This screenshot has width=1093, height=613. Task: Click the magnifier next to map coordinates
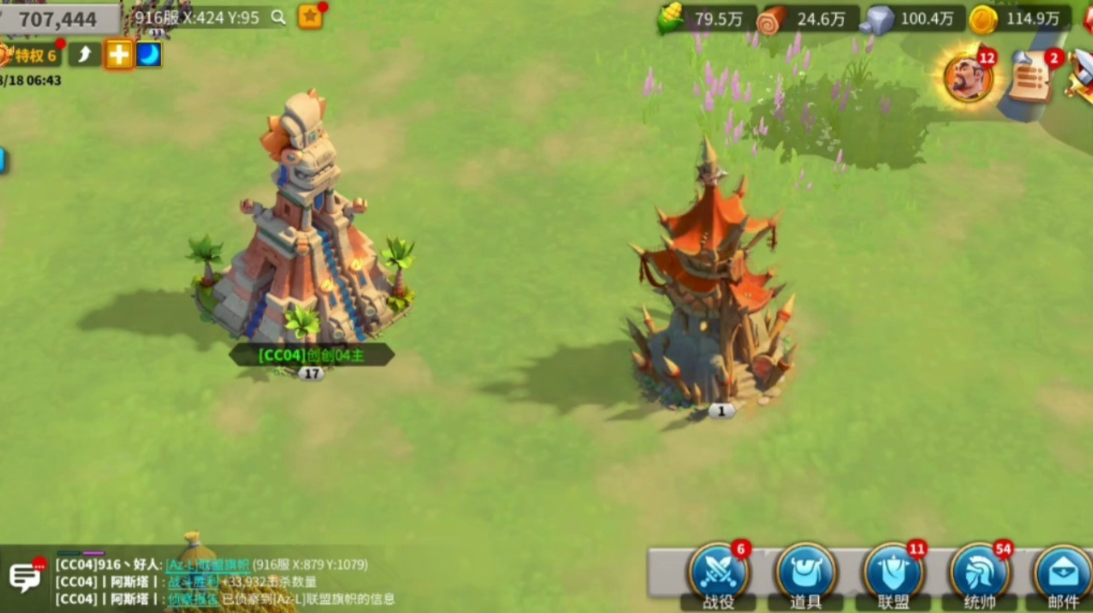(x=278, y=17)
